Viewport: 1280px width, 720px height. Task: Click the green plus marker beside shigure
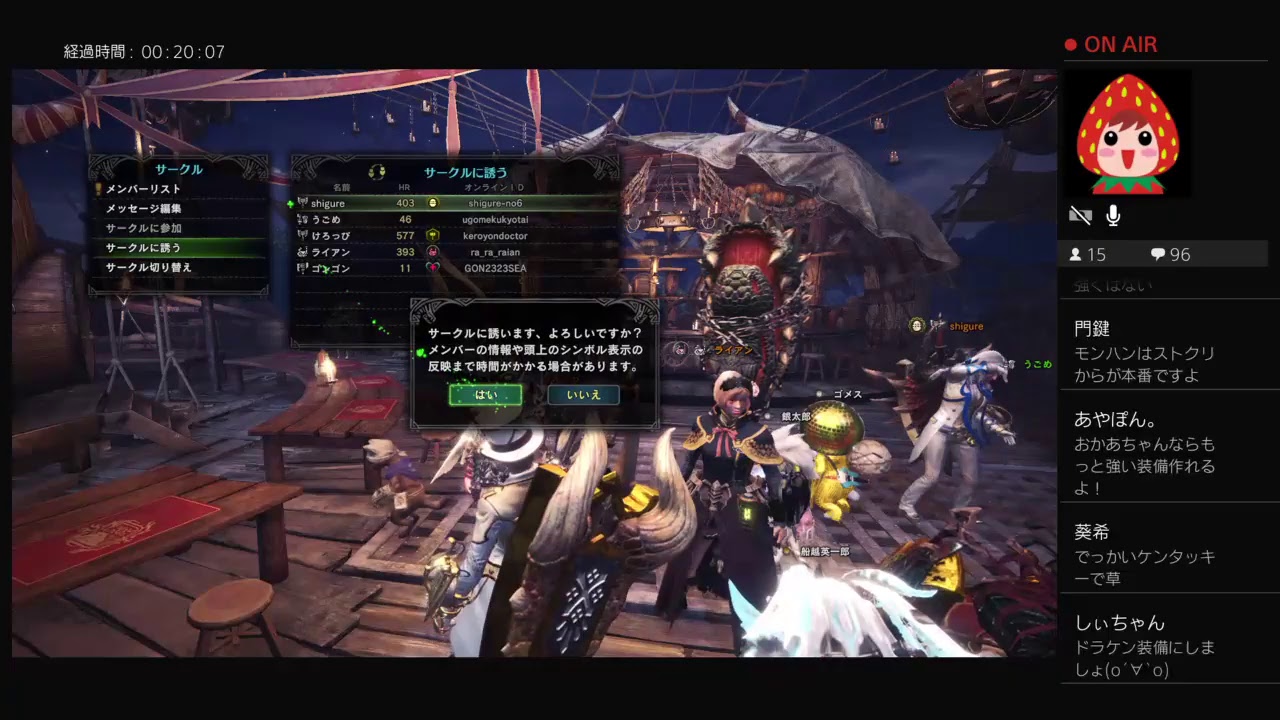(292, 202)
